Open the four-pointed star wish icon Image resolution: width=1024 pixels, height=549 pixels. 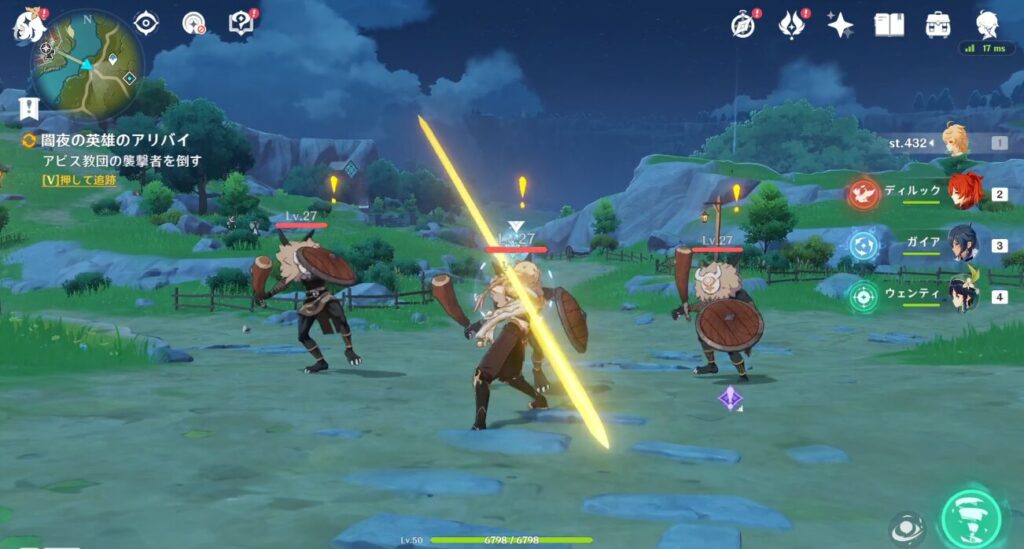tap(840, 24)
